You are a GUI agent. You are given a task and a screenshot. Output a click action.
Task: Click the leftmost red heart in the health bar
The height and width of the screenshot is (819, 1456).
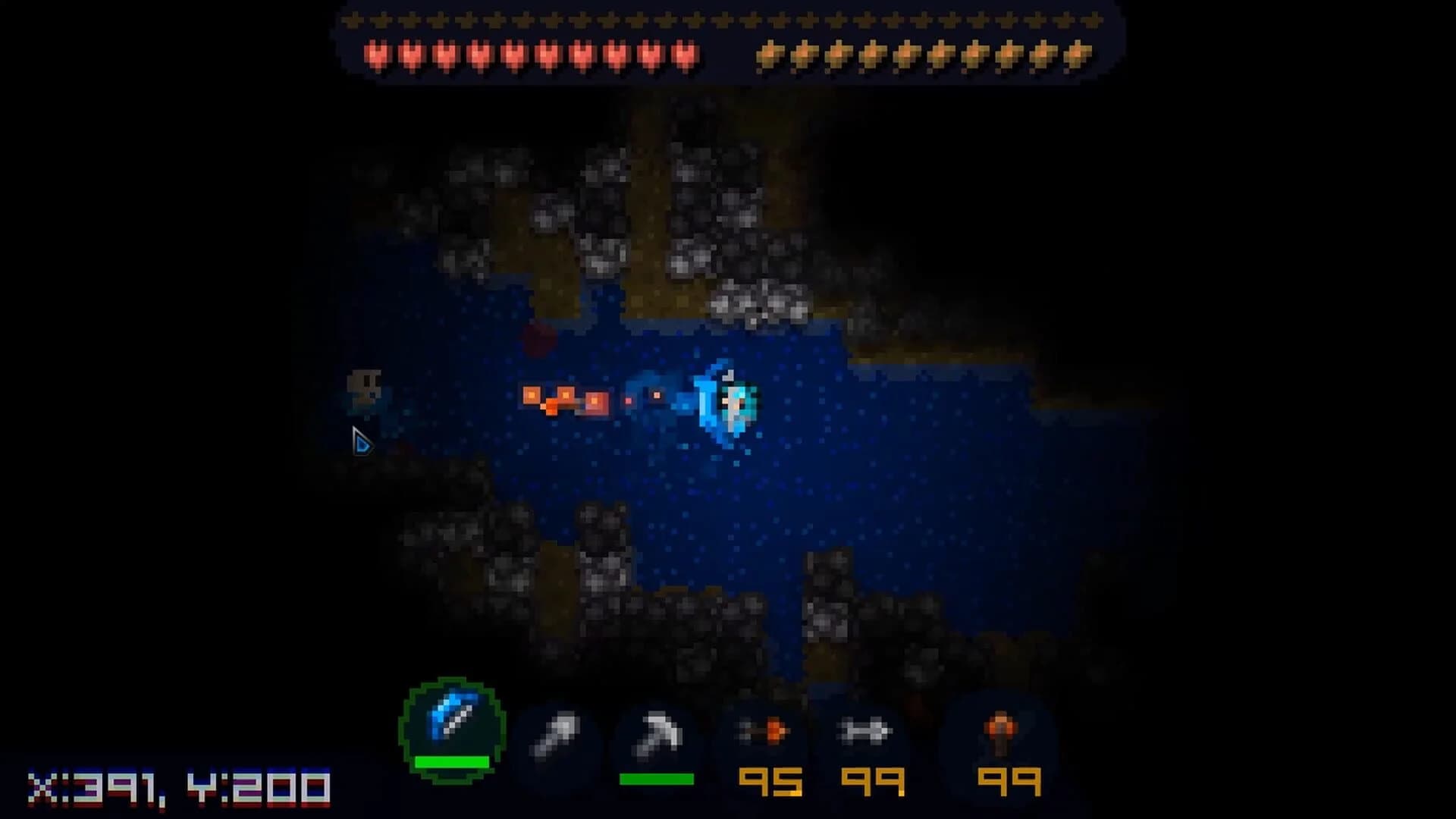click(x=377, y=53)
